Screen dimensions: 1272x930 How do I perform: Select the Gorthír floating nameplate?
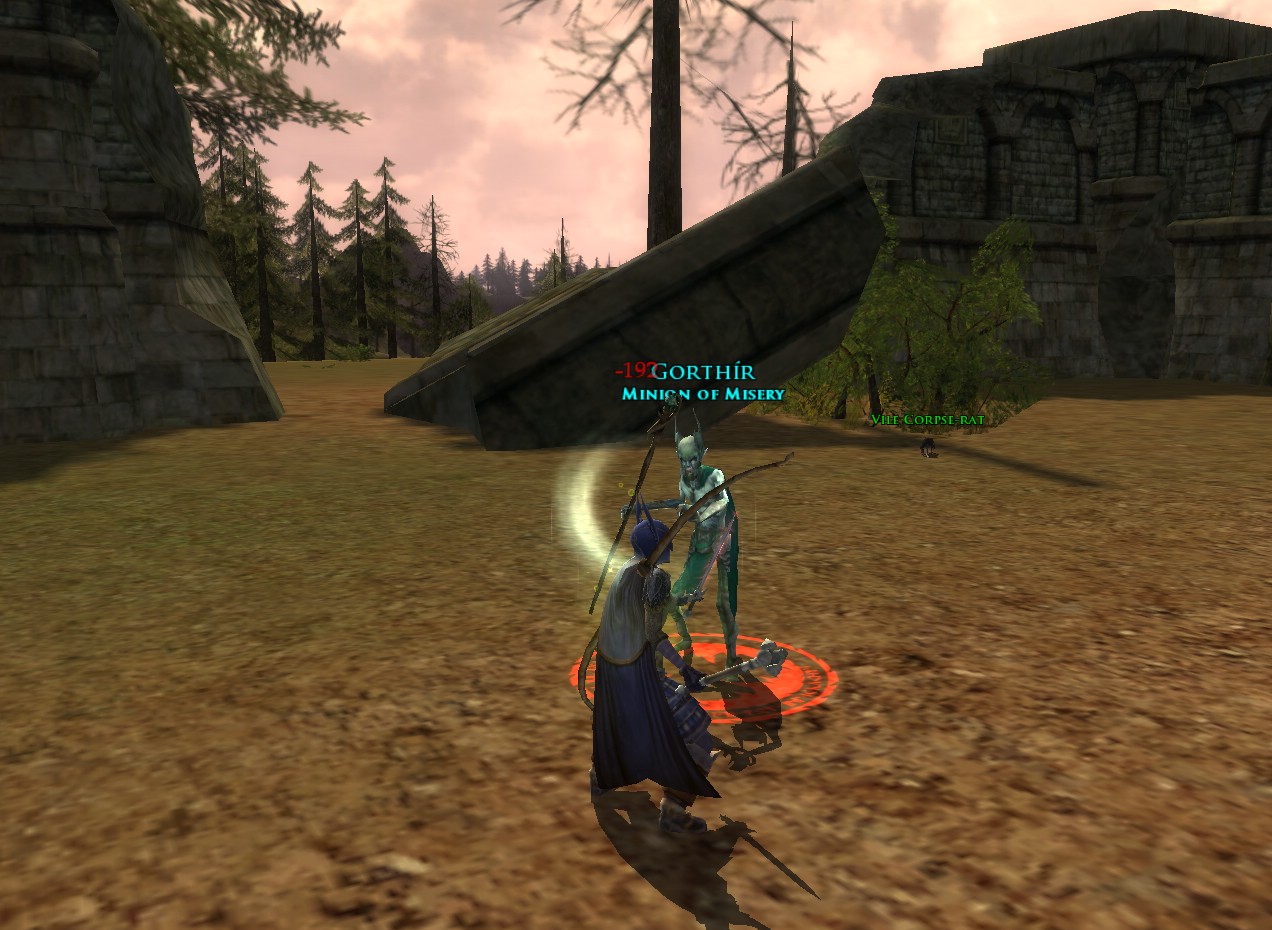point(704,373)
